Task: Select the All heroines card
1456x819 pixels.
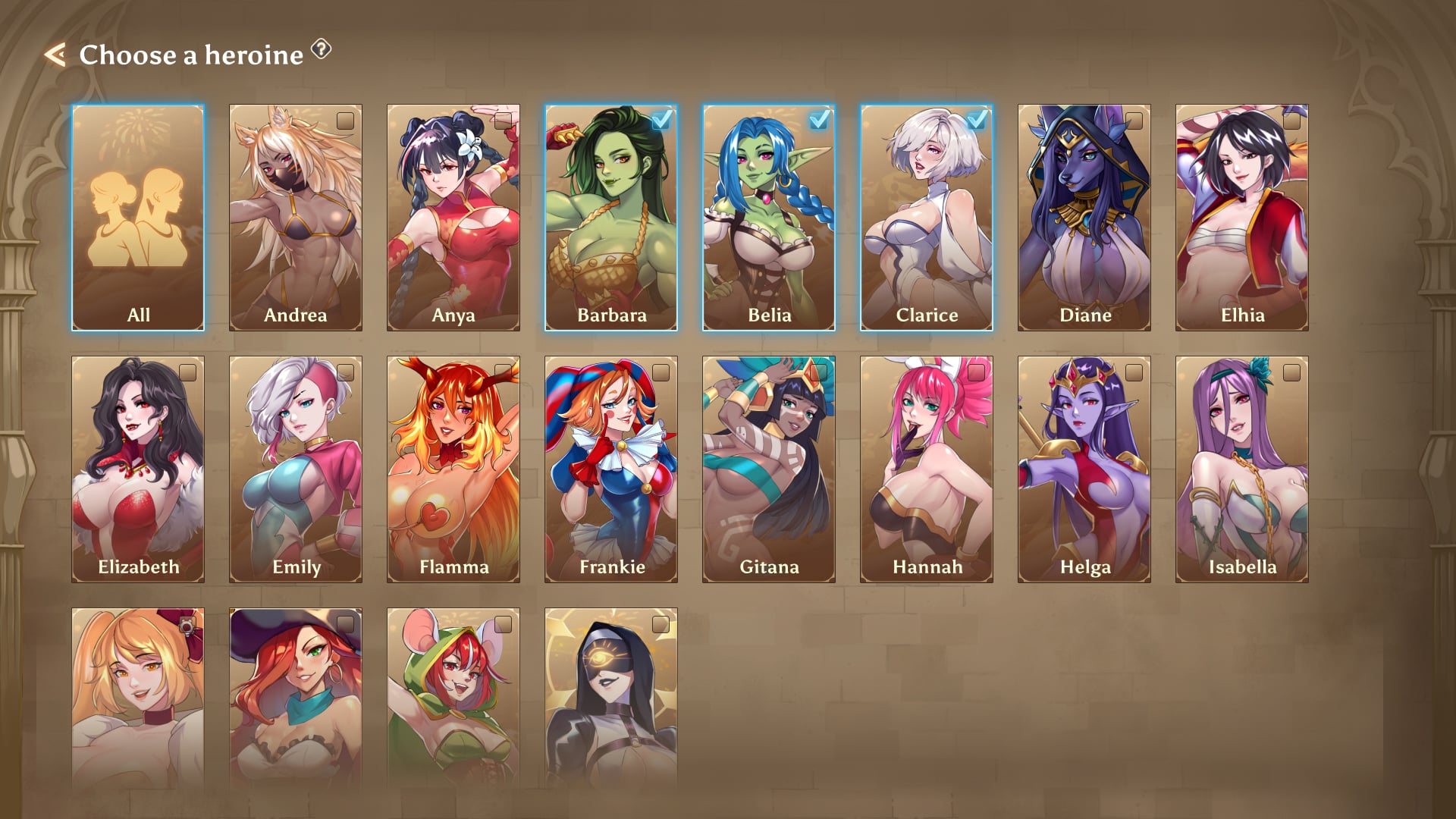Action: (x=138, y=218)
